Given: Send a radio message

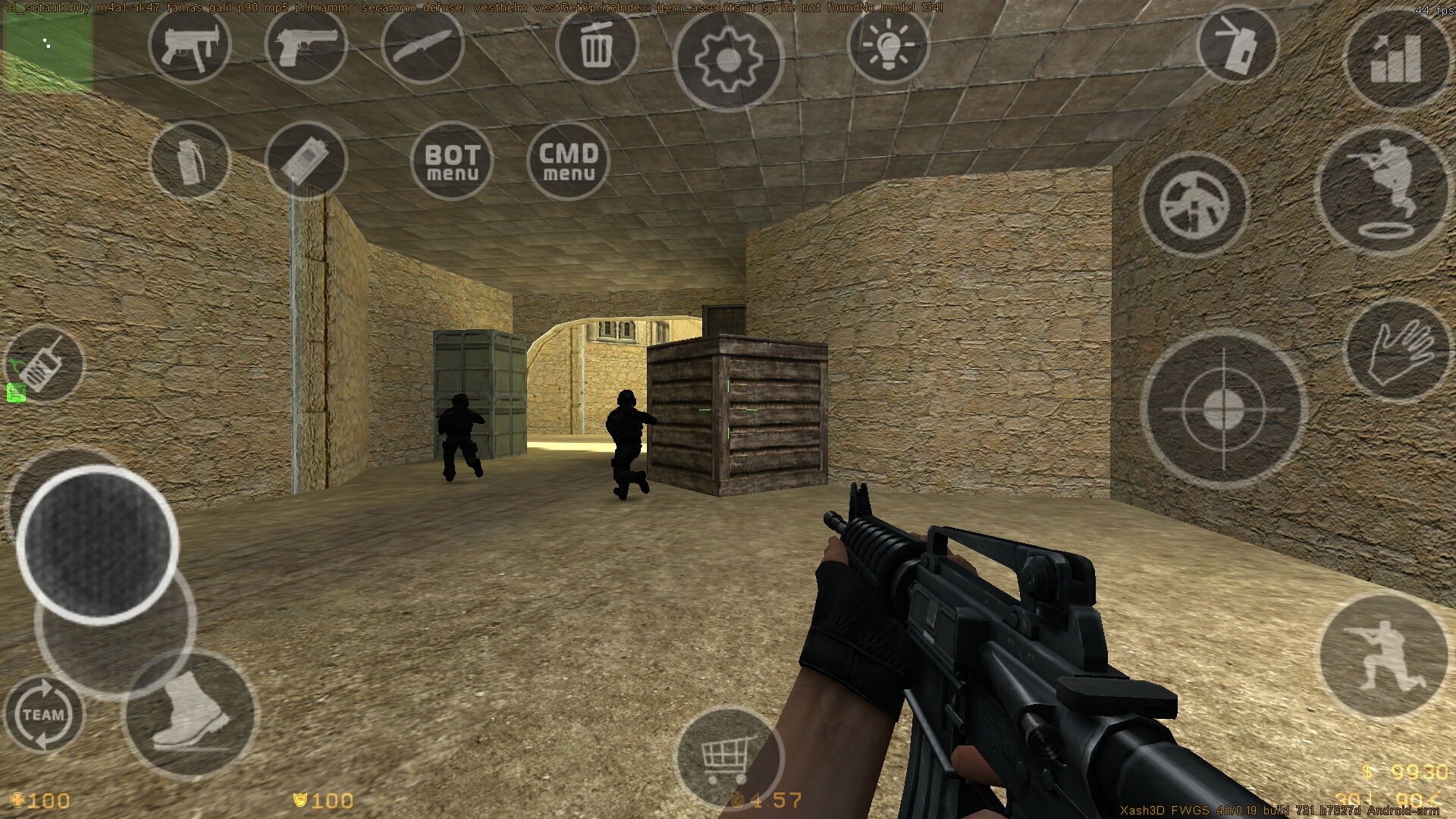Looking at the screenshot, I should pyautogui.click(x=44, y=364).
